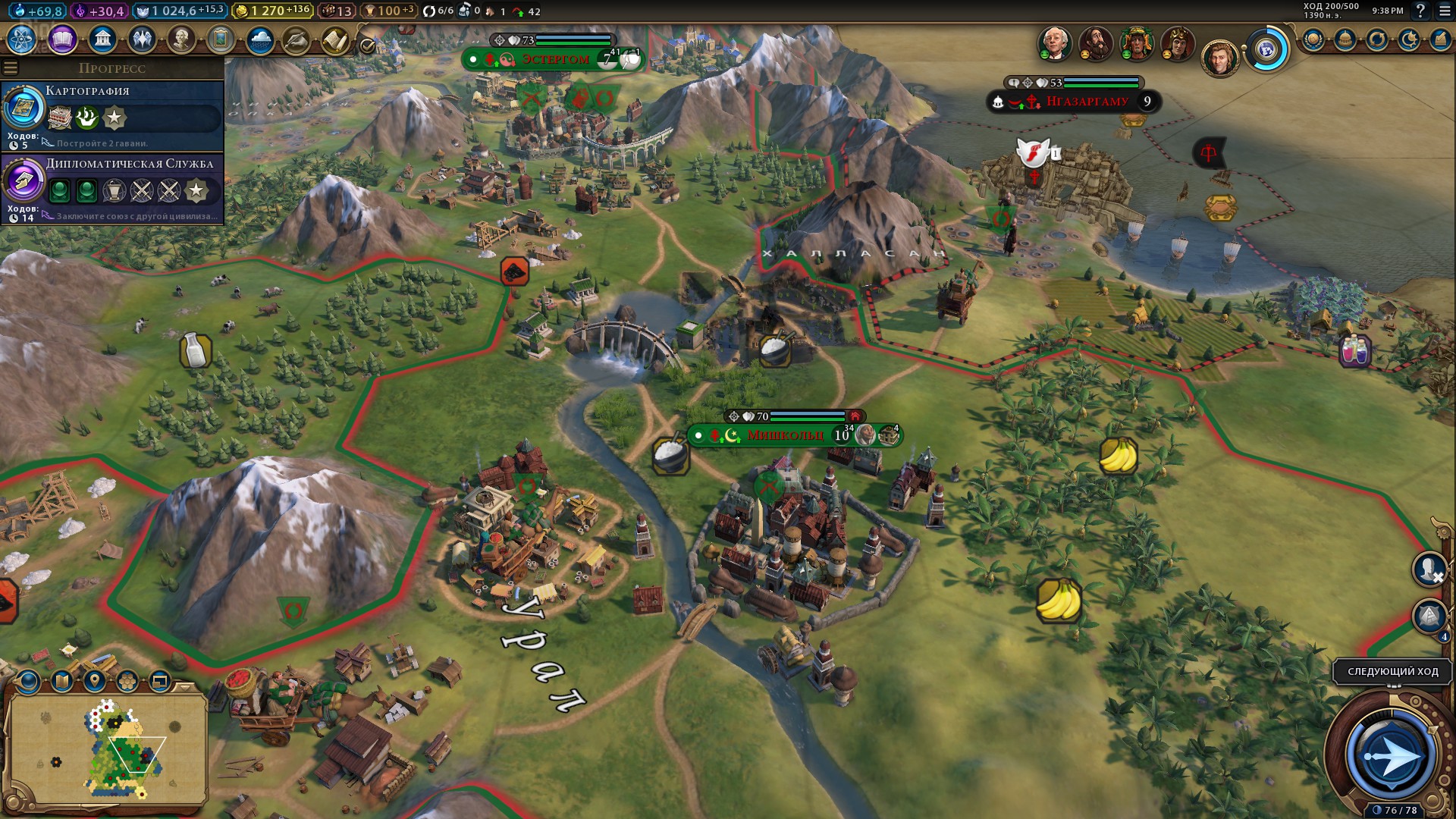
Task: Open the technology tree atom icon
Action: point(22,39)
